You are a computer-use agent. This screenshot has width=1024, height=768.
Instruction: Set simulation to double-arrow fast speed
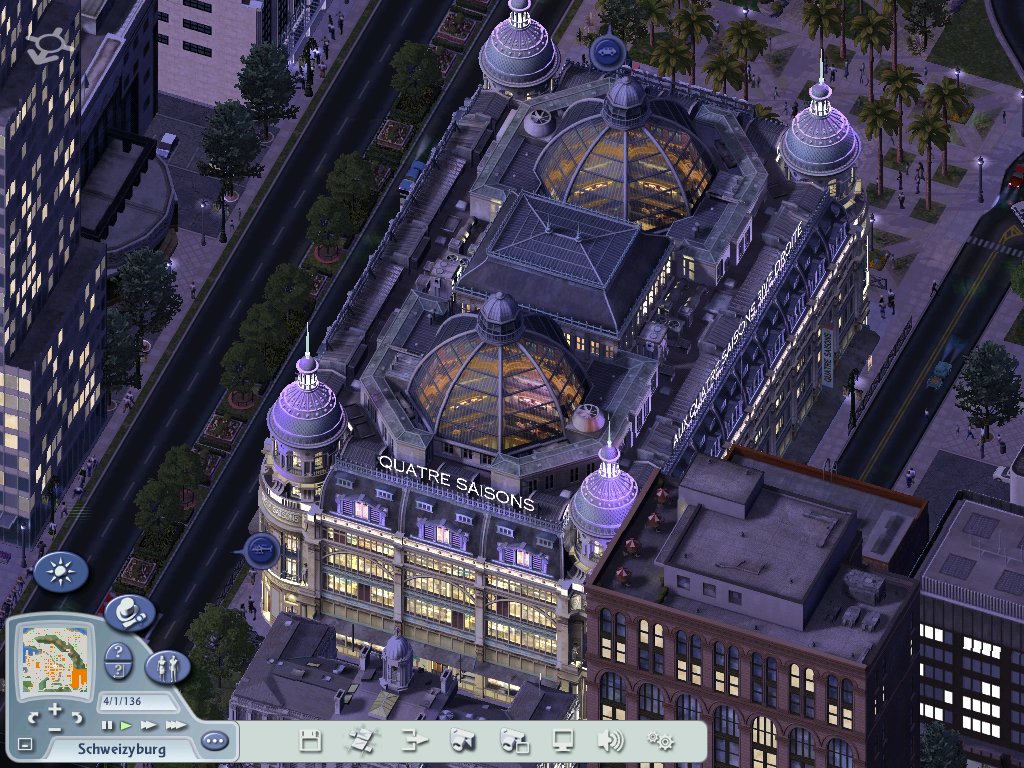point(149,724)
